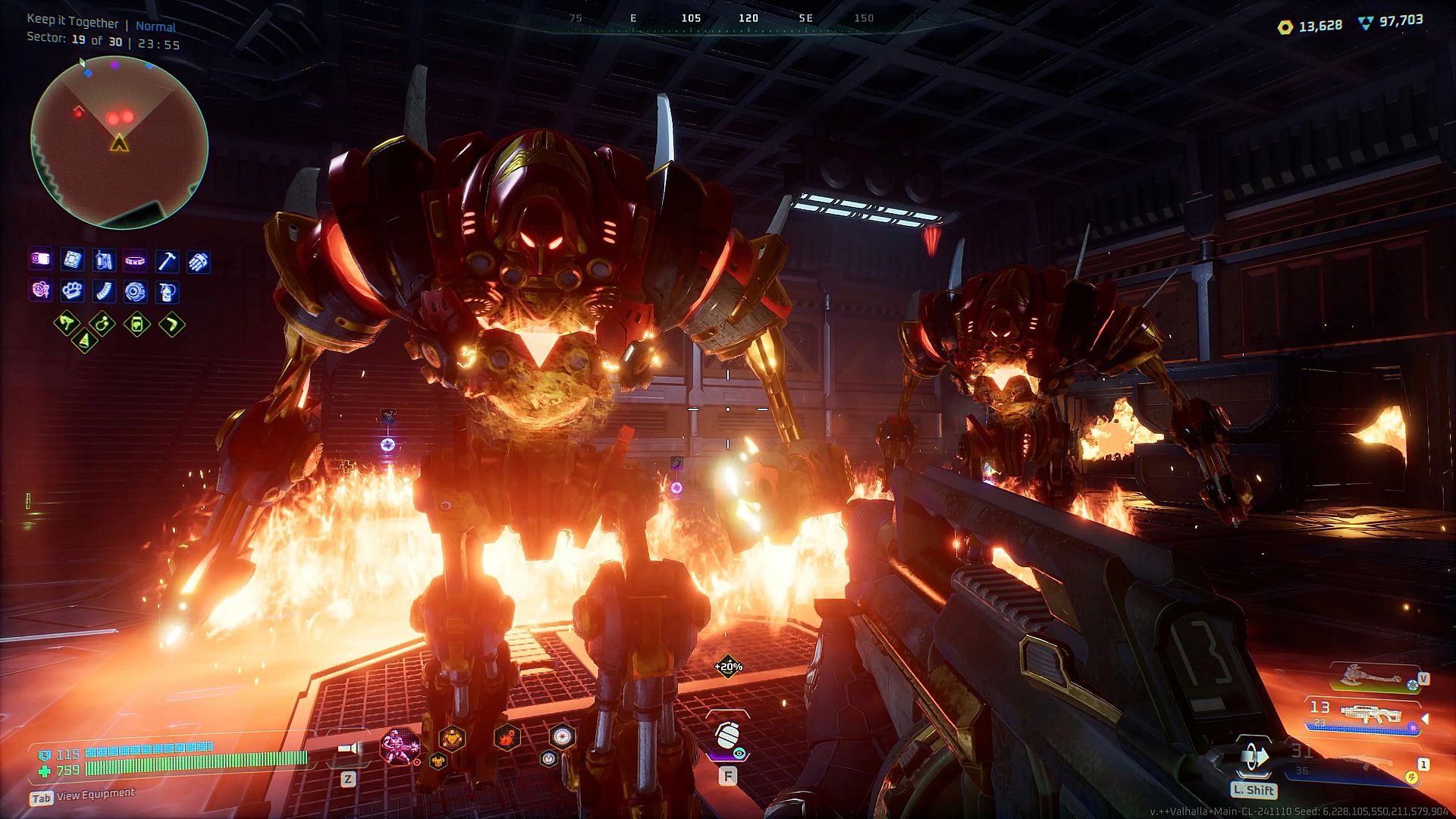Viewport: 1456px width, 819px height.
Task: Activate the pink soldier gunner ability
Action: (399, 745)
